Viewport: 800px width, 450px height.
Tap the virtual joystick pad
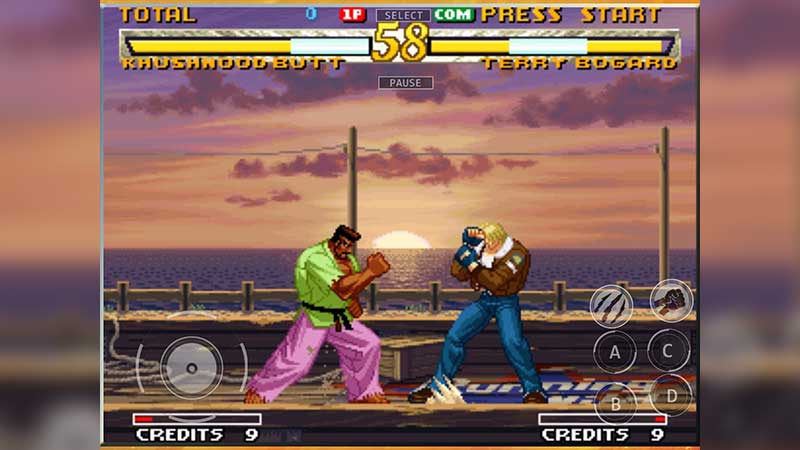191,366
